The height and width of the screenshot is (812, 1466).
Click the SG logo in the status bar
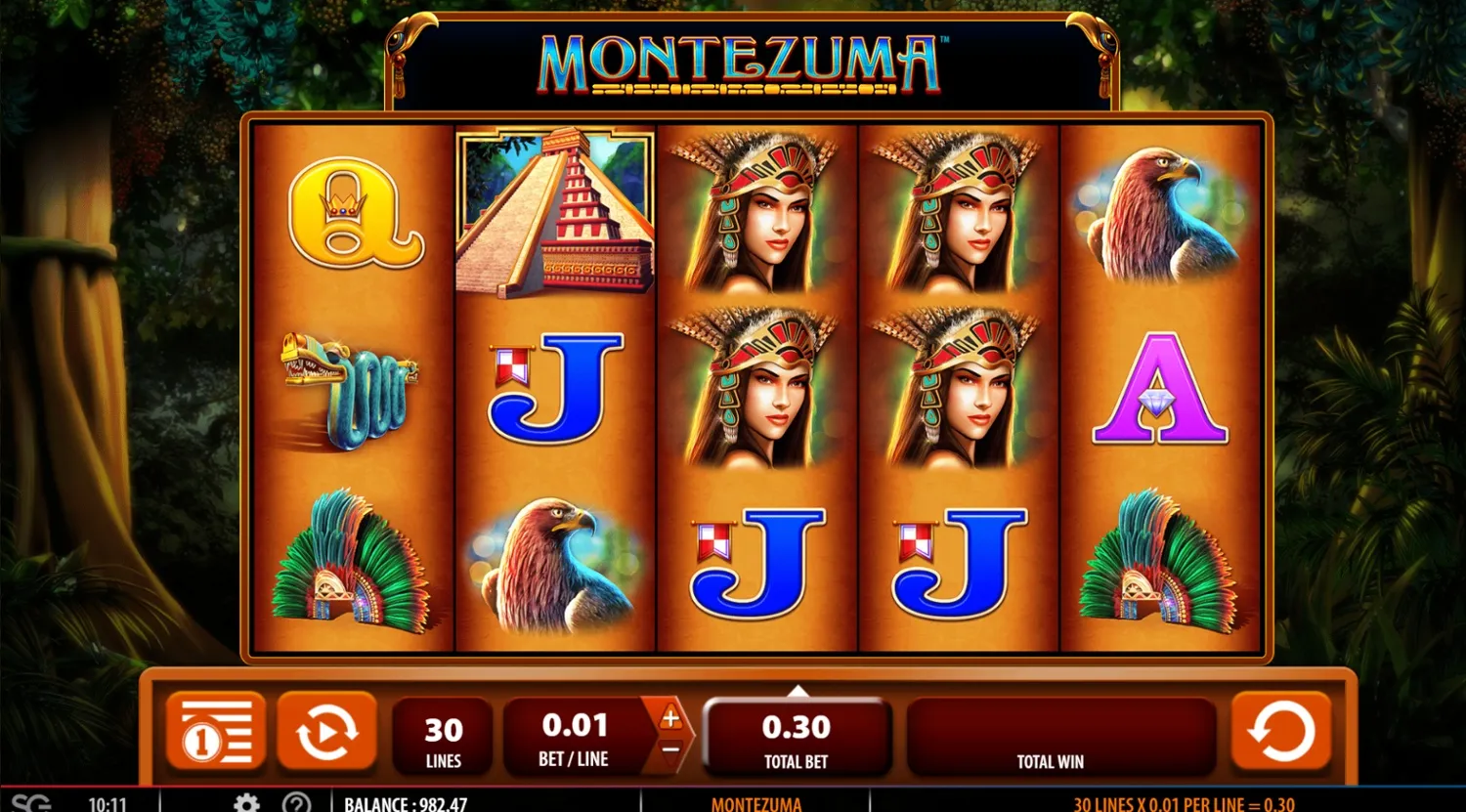pyautogui.click(x=33, y=803)
